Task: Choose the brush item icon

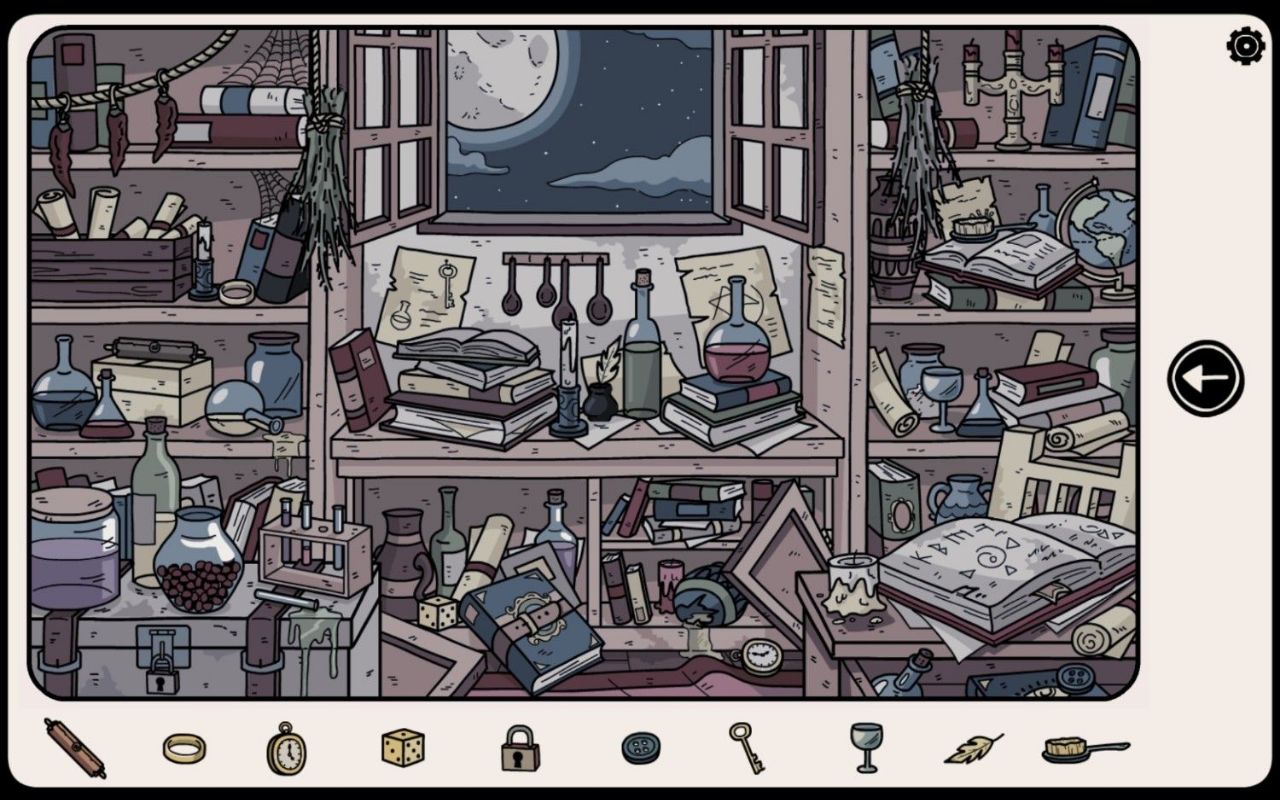Action: point(1084,748)
